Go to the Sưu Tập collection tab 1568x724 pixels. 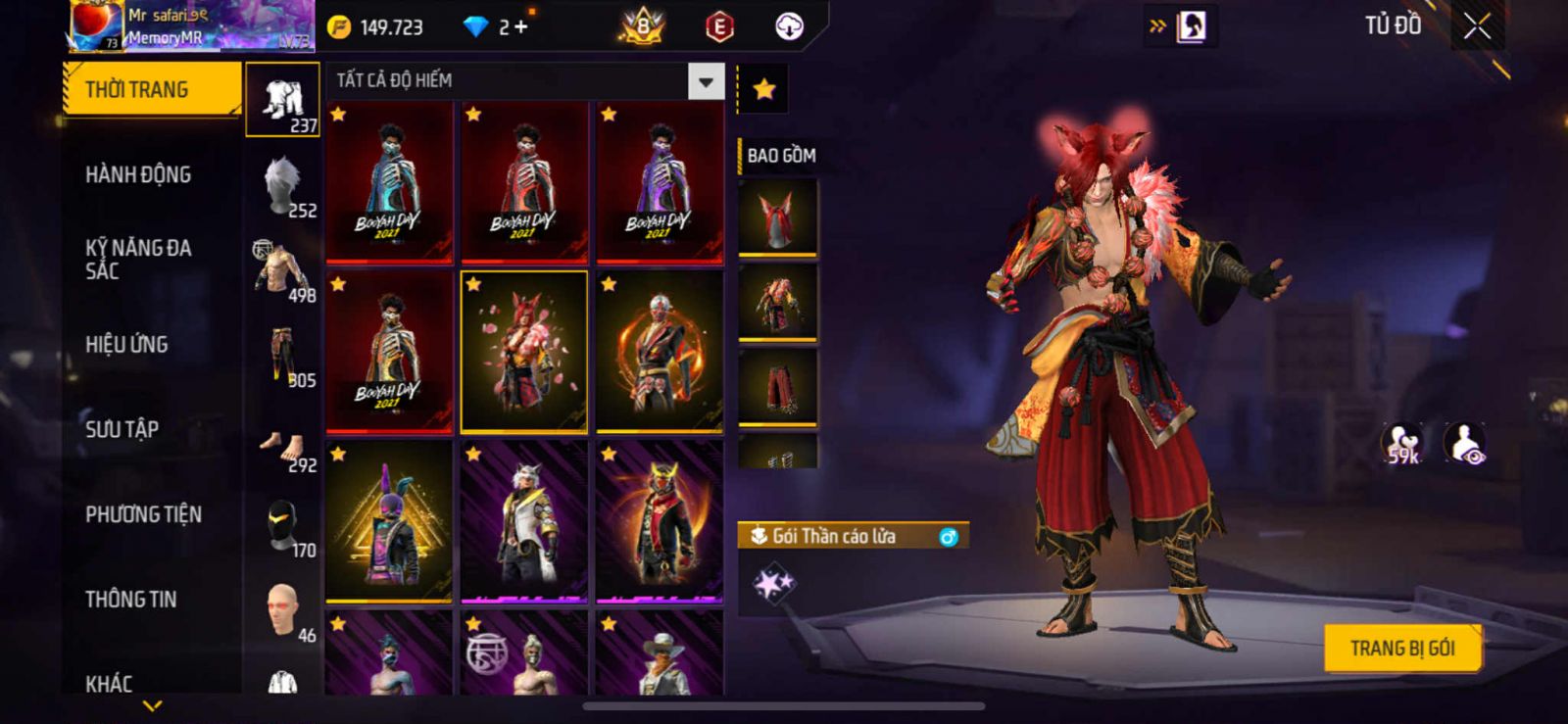tap(122, 429)
